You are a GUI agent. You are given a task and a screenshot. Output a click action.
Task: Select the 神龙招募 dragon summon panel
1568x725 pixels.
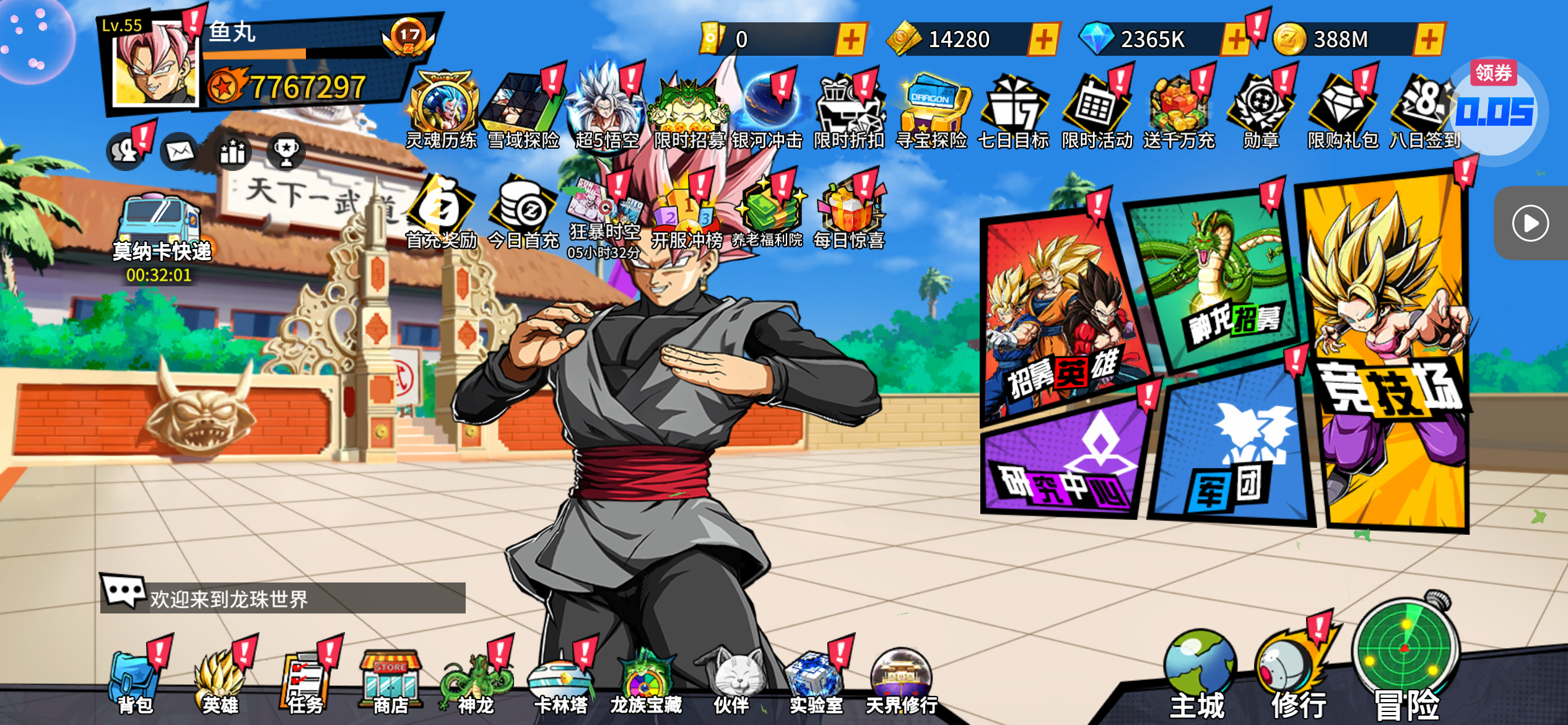[1217, 279]
